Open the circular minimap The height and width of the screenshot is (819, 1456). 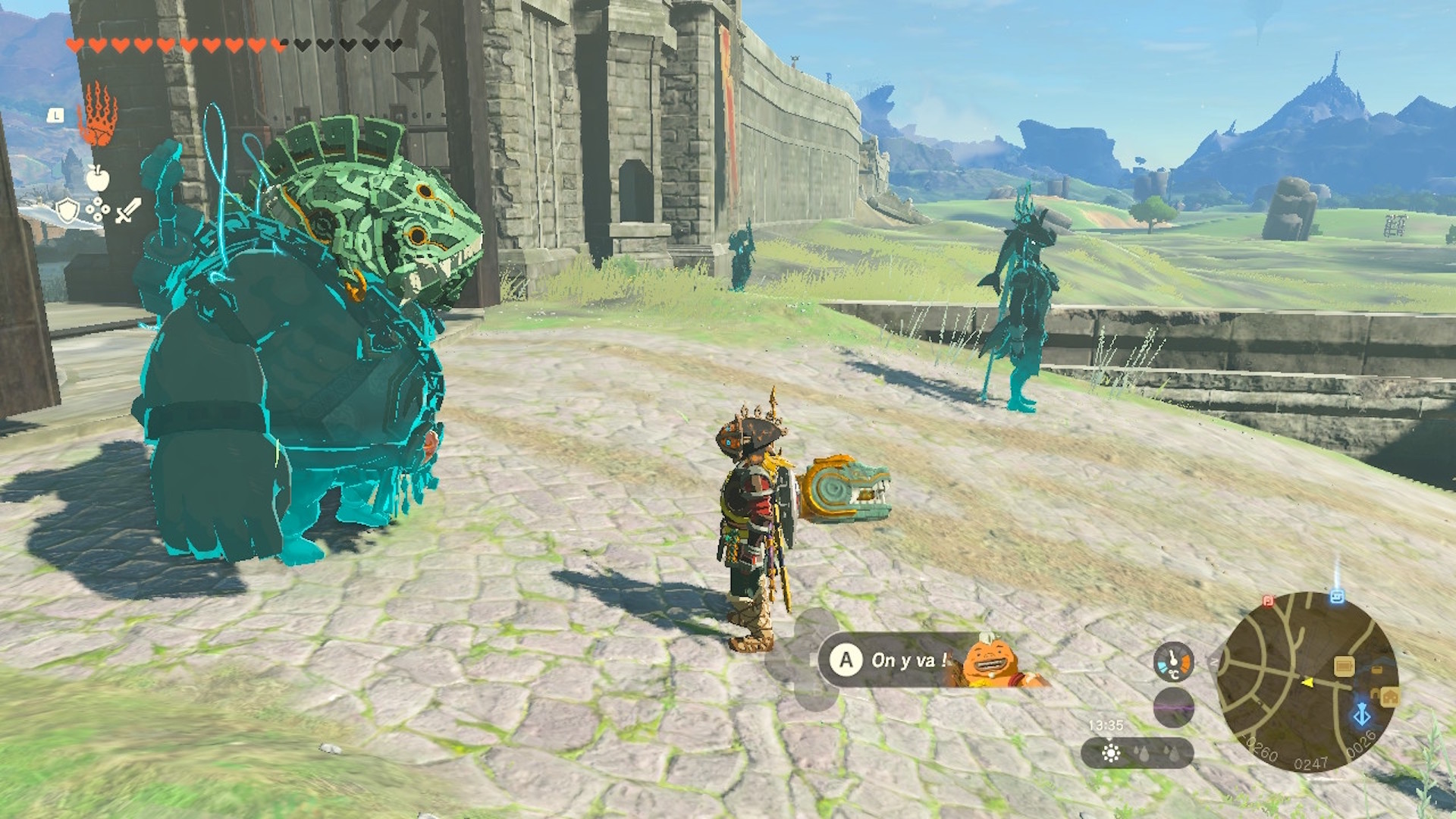coord(1306,682)
